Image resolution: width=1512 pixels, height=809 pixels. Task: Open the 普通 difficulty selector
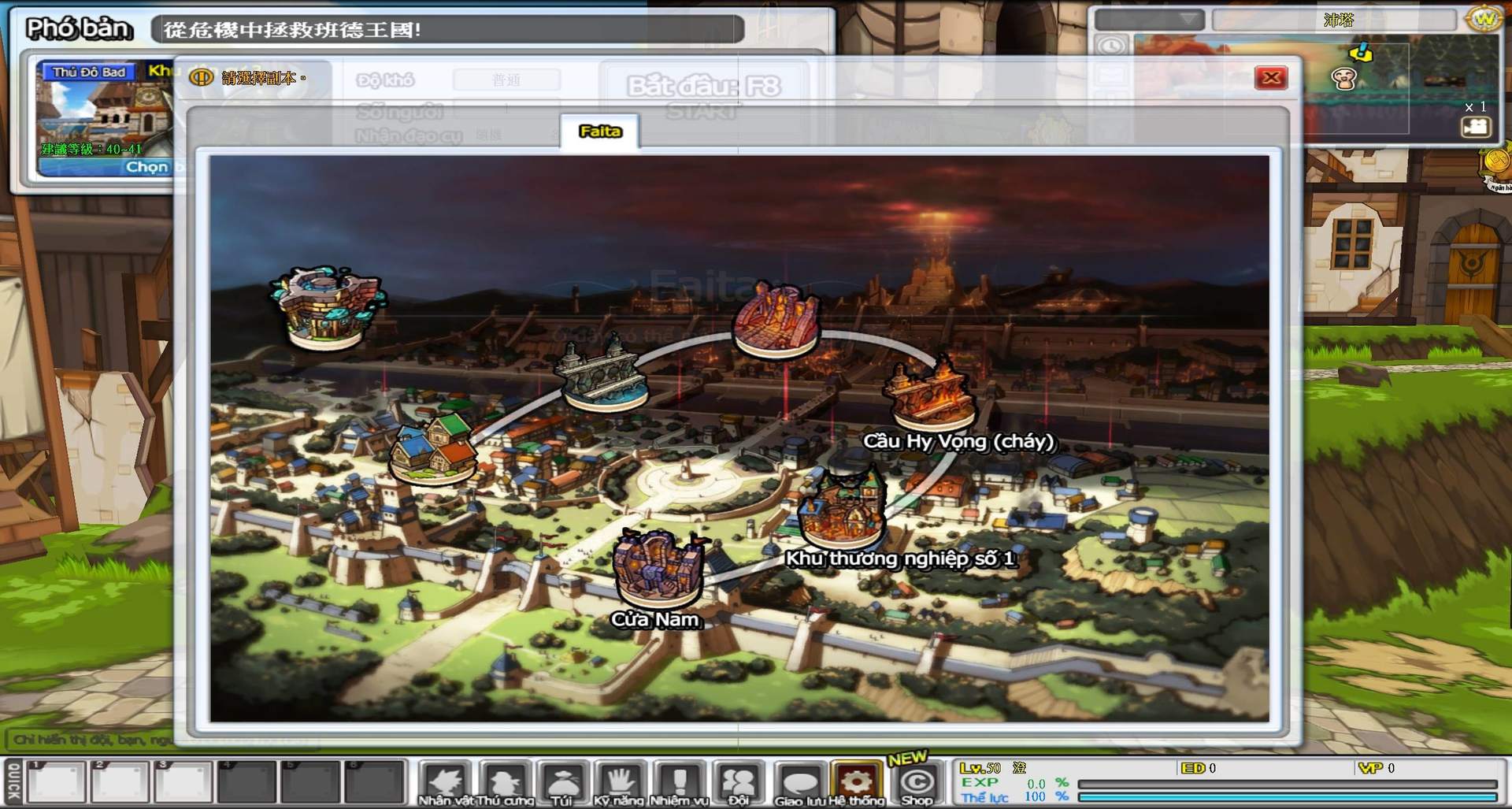pyautogui.click(x=506, y=80)
